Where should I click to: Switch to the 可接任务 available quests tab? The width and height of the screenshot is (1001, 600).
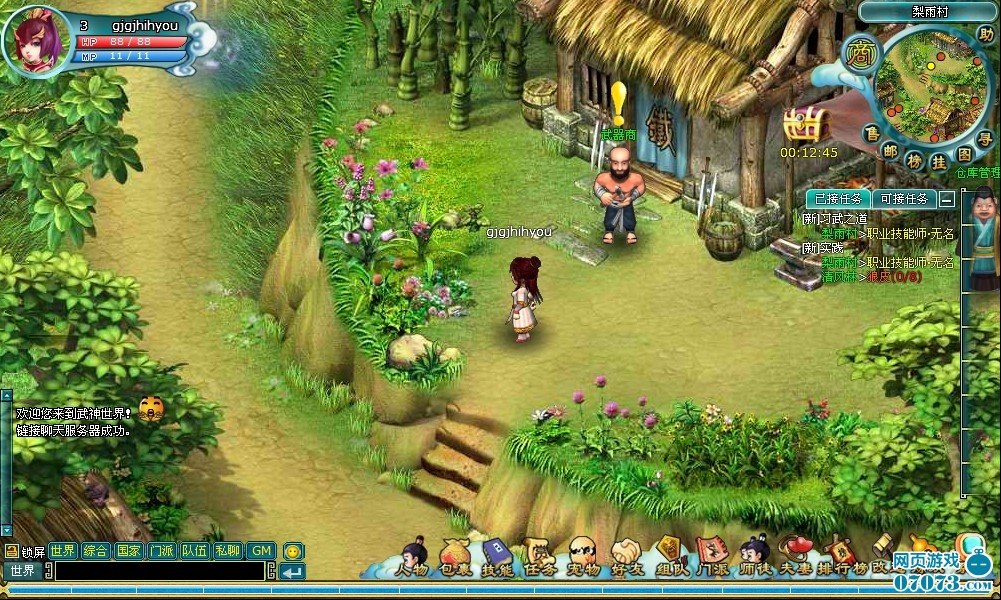904,199
